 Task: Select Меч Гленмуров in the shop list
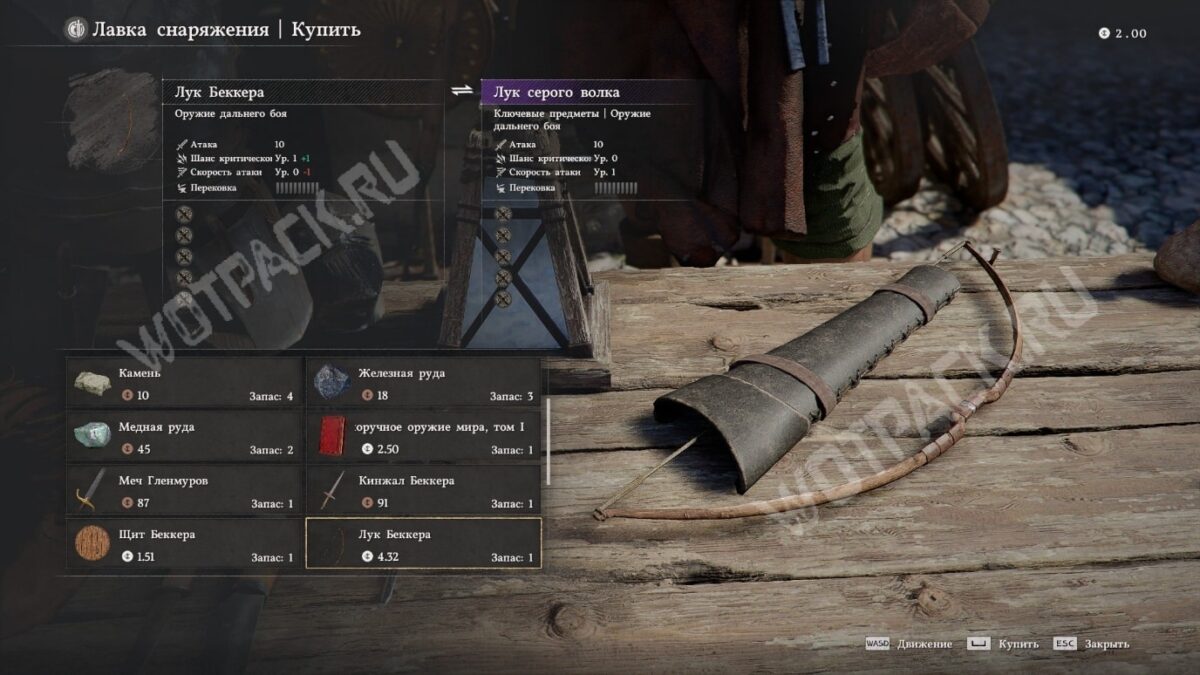click(x=184, y=490)
